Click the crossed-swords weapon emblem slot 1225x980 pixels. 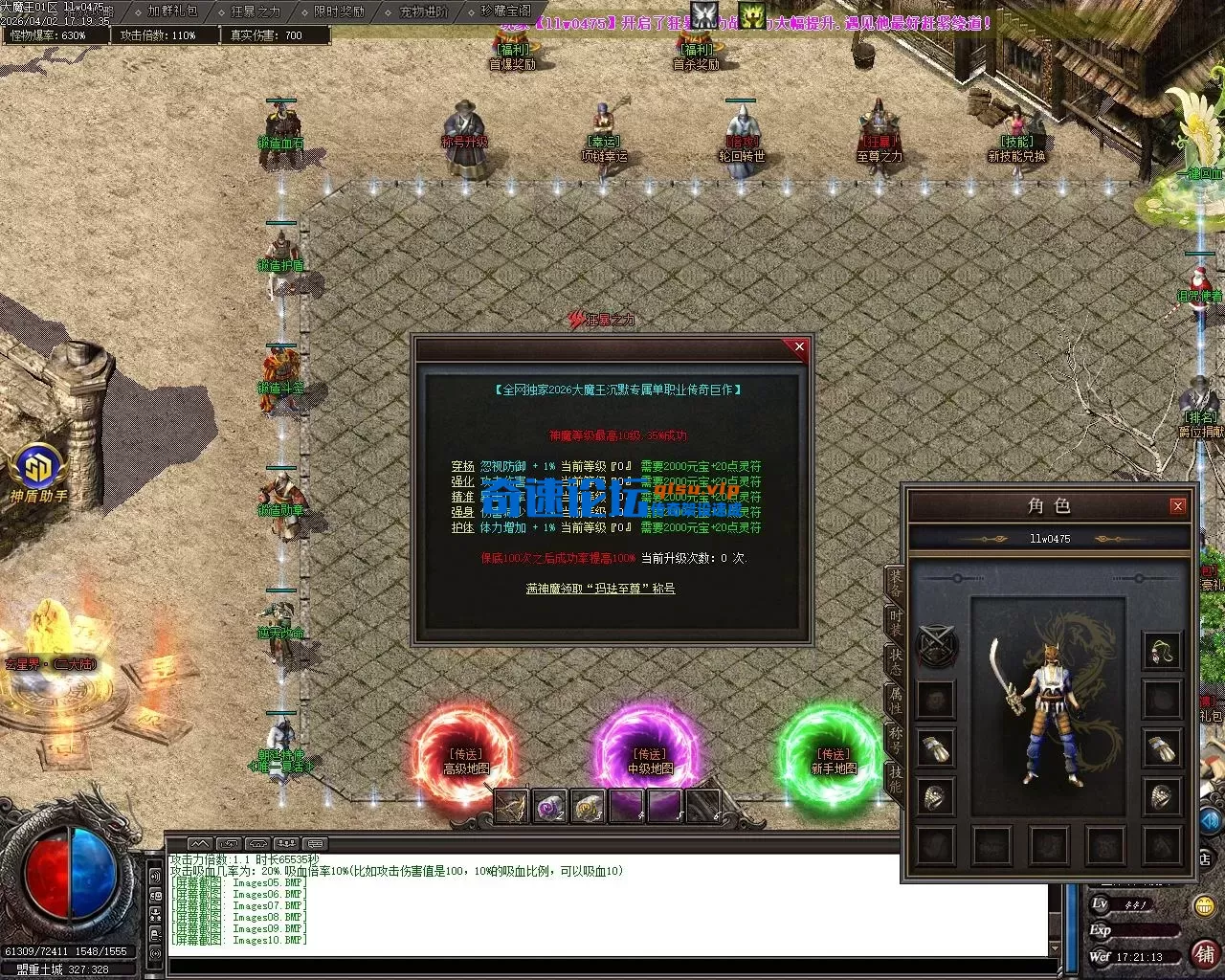click(937, 648)
